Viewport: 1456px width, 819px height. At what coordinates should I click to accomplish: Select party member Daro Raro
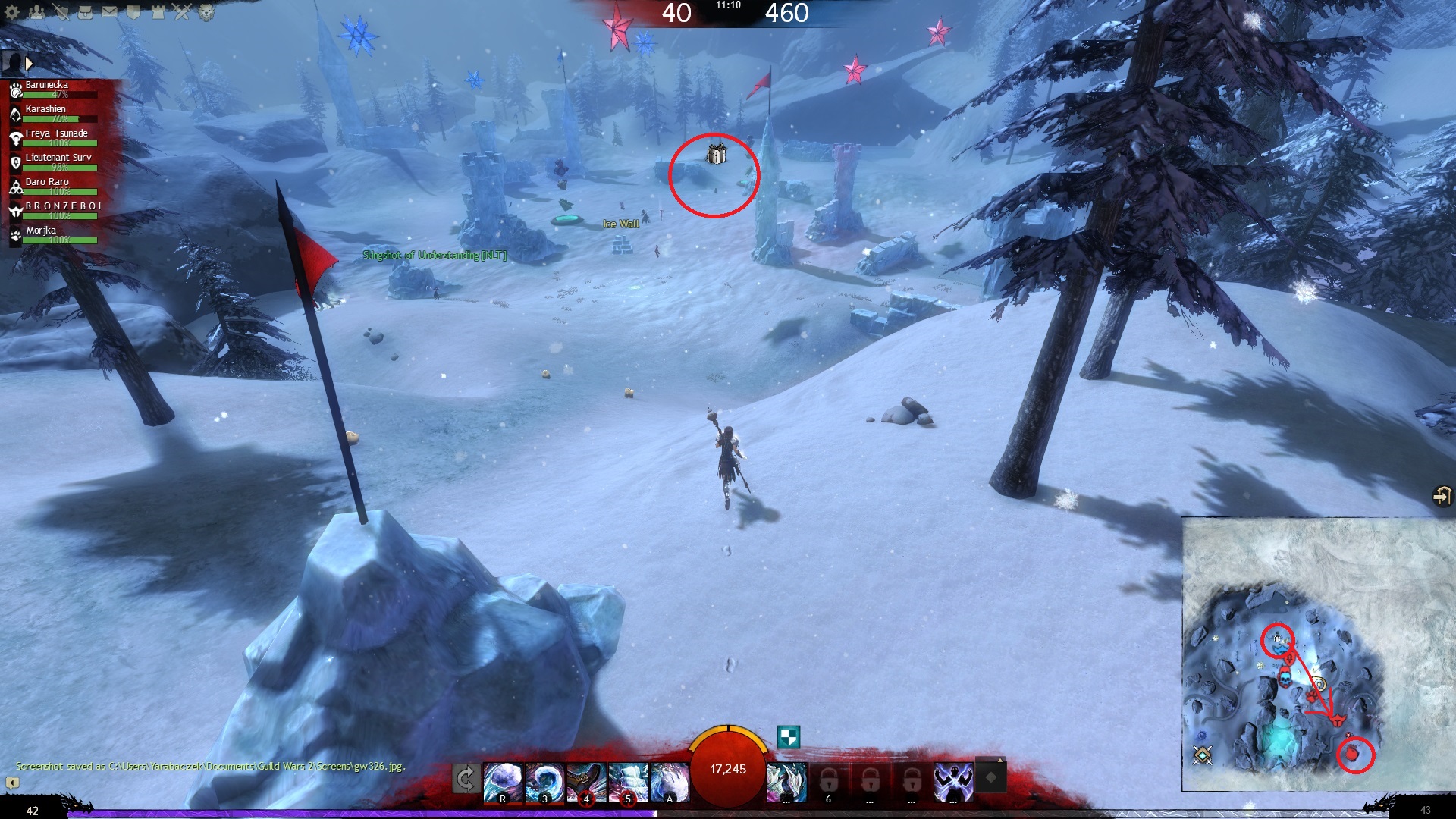pyautogui.click(x=47, y=183)
